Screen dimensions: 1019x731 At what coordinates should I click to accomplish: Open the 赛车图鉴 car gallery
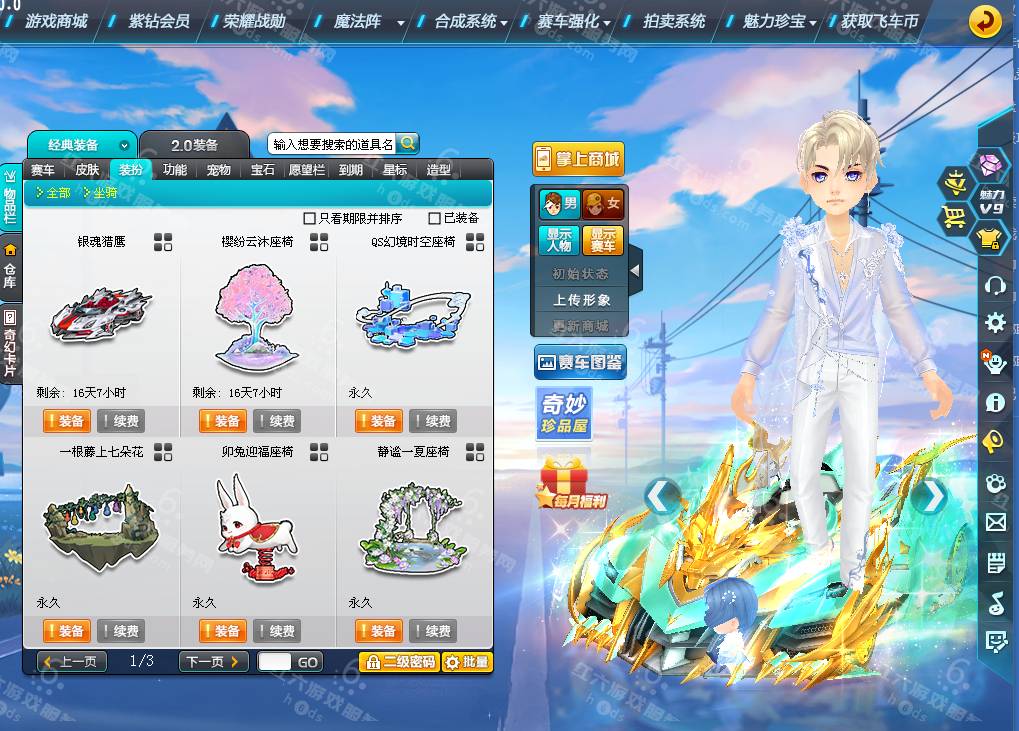580,362
